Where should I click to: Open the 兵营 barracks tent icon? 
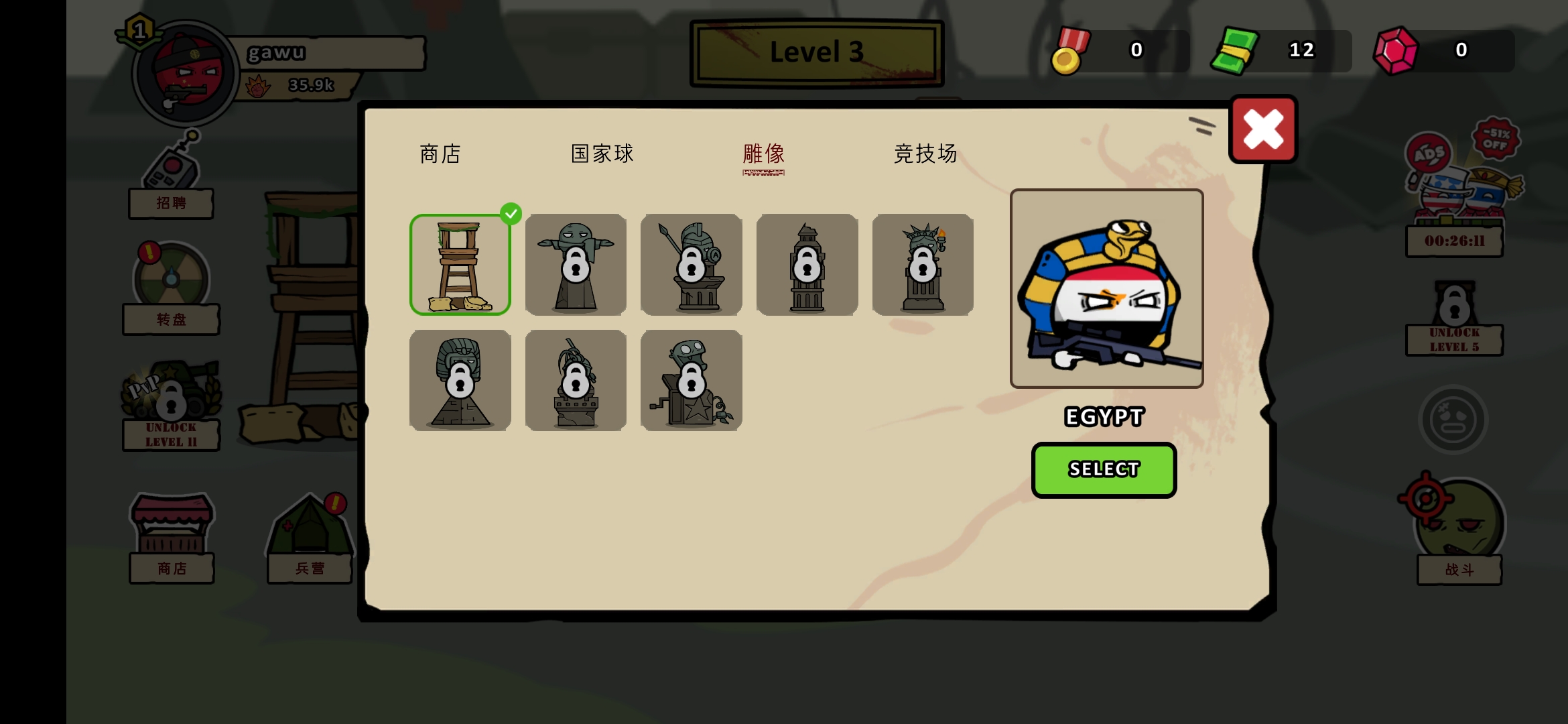coord(310,530)
